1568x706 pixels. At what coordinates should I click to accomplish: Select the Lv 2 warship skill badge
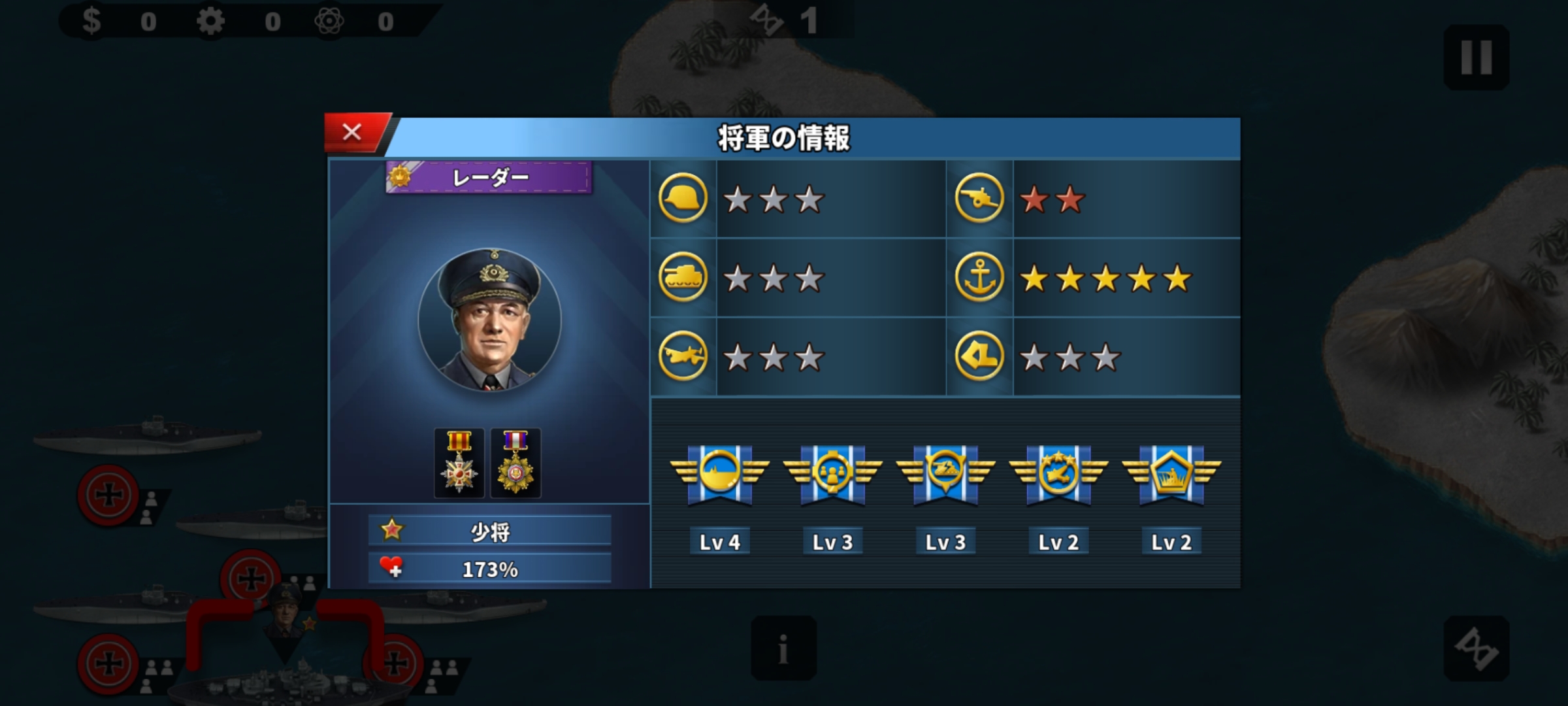[x=1171, y=475]
